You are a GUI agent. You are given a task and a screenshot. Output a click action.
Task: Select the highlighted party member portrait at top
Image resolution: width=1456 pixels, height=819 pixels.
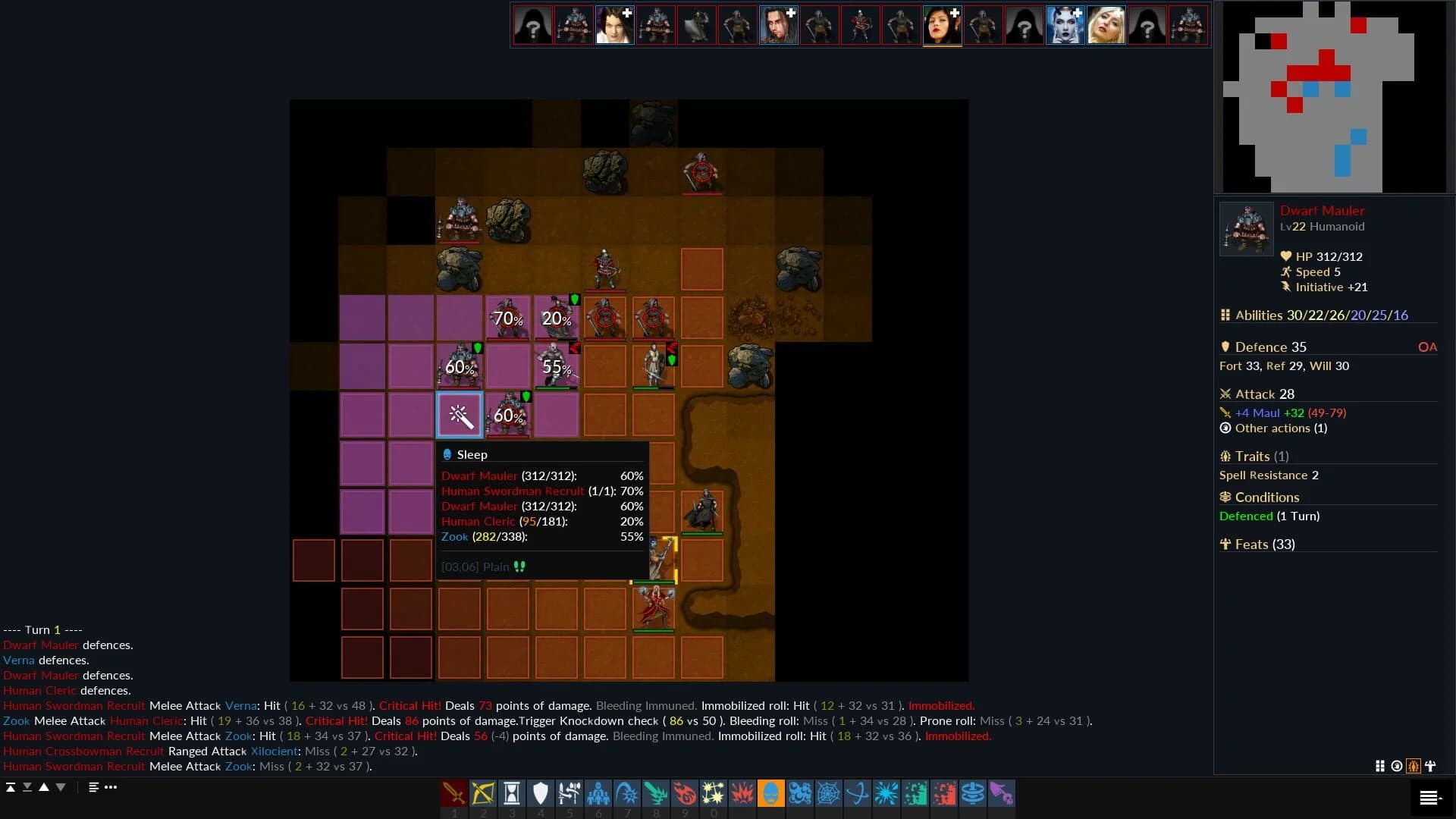[942, 24]
